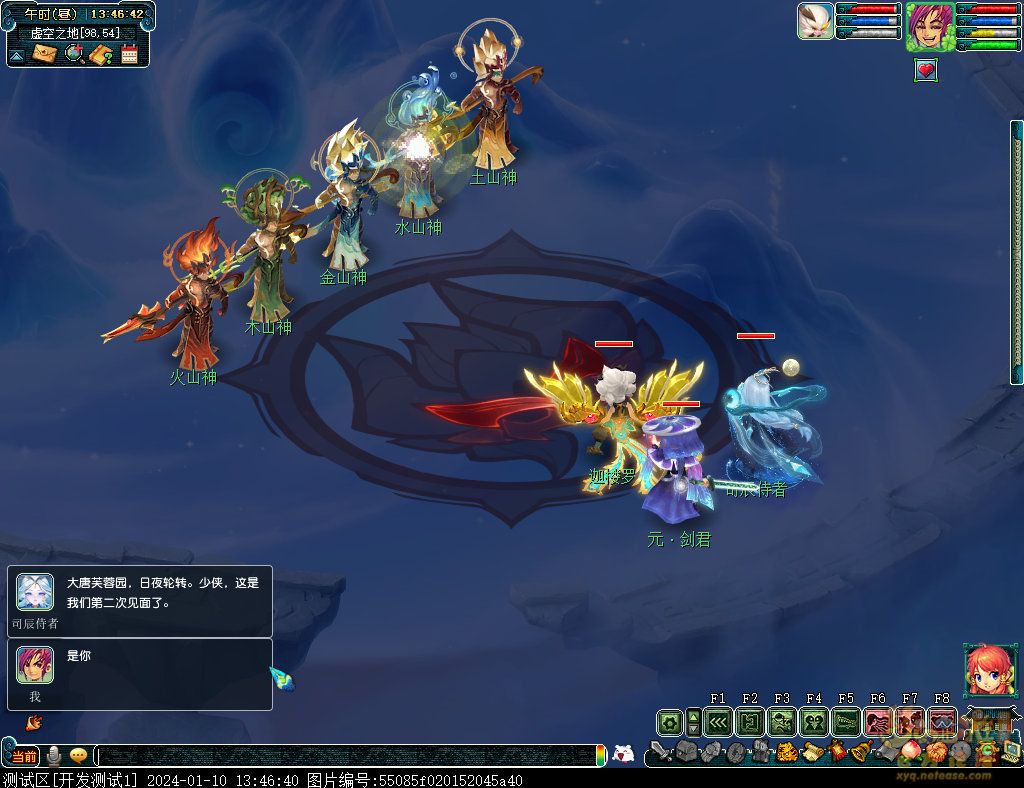Activate the F1 hotkey skill slot
Screen dimensions: 1024x788
click(x=718, y=722)
